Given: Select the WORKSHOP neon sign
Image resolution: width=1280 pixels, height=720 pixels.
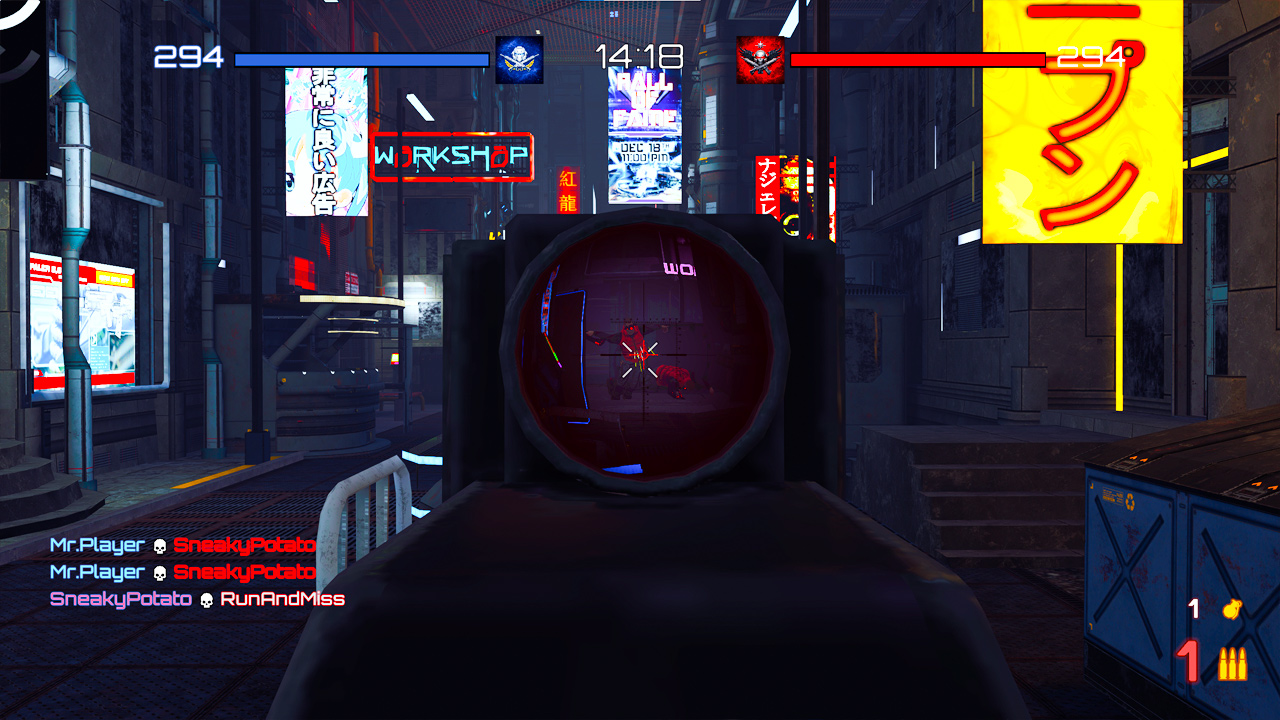Looking at the screenshot, I should [x=451, y=156].
